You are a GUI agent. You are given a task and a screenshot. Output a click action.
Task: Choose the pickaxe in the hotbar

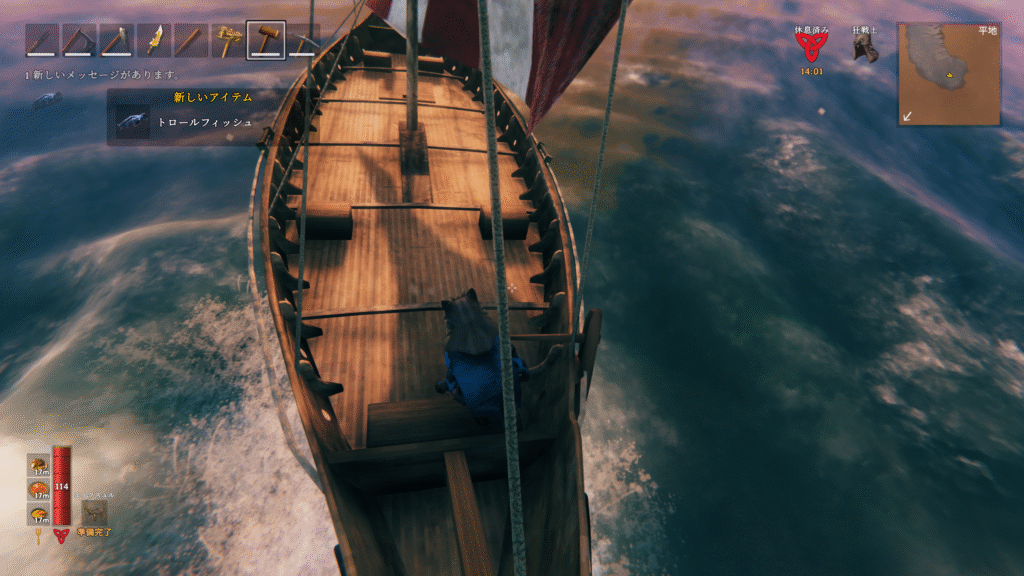point(302,40)
